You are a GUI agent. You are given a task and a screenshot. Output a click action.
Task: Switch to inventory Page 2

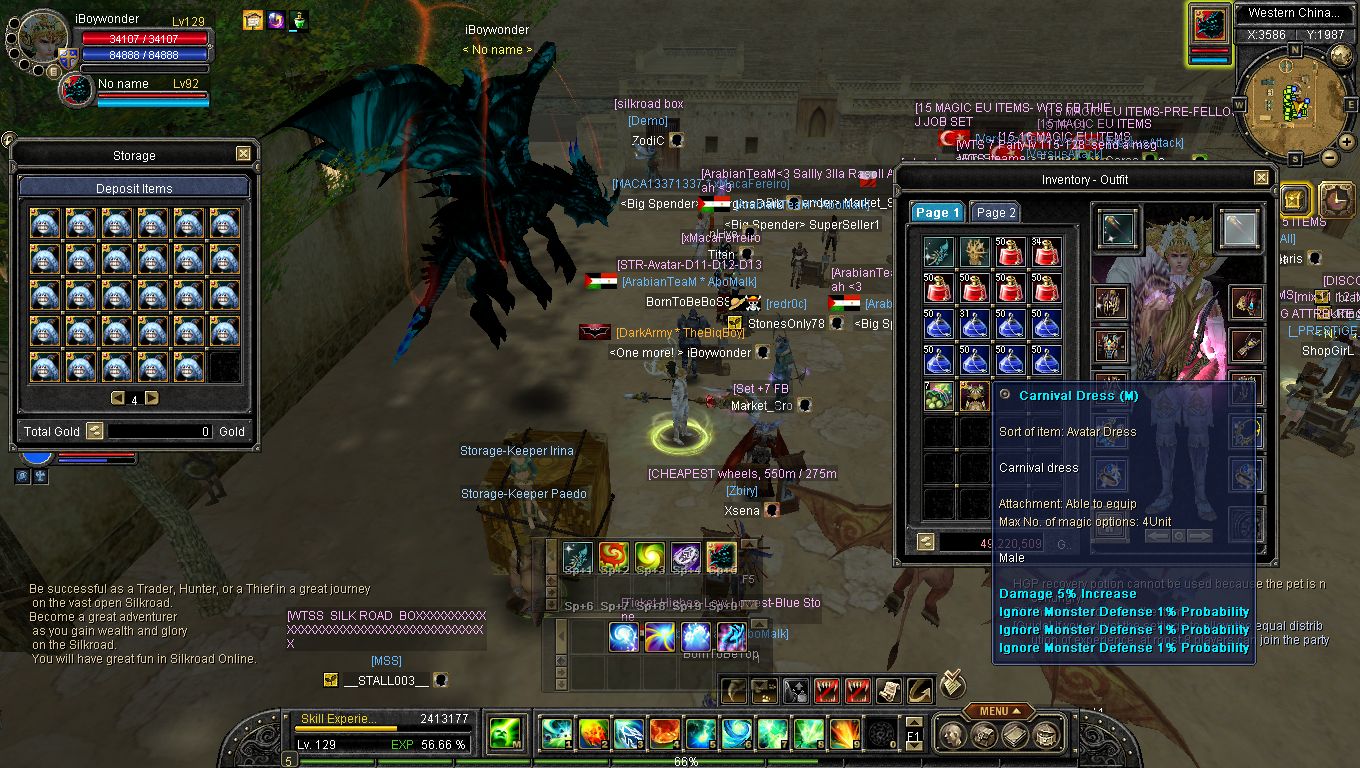coord(995,212)
